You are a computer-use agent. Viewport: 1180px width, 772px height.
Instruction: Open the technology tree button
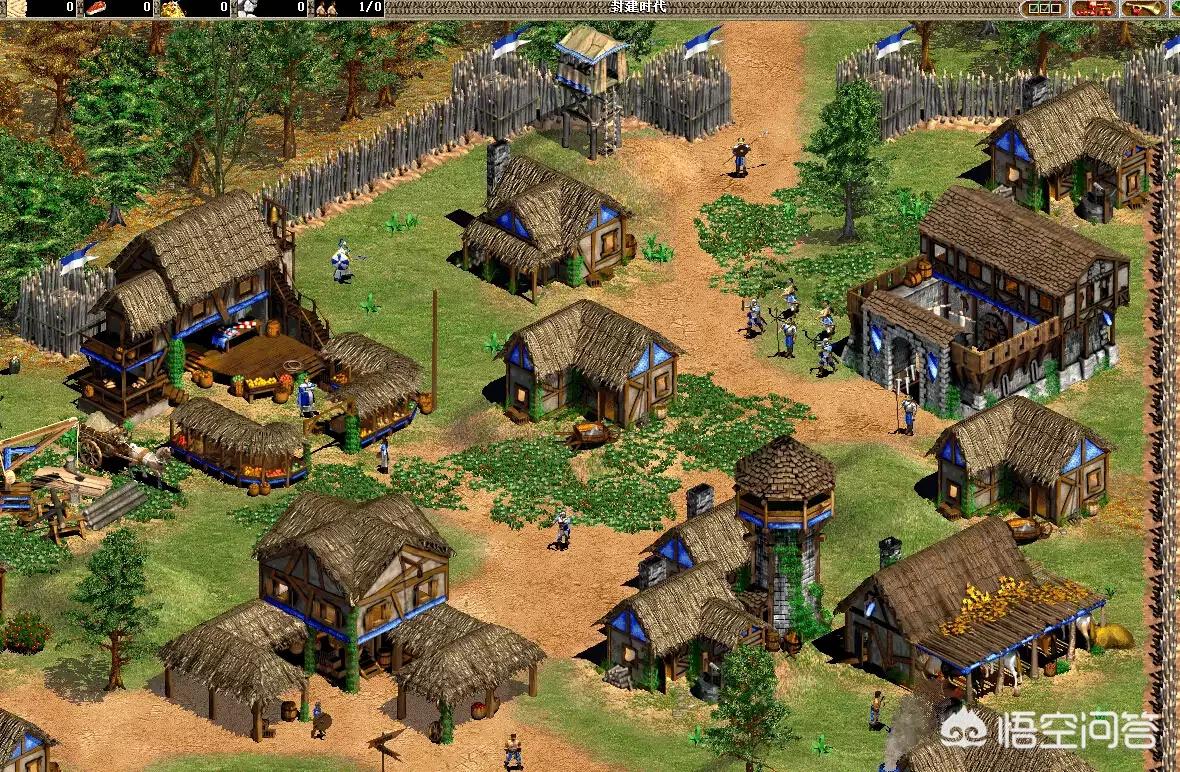1094,8
